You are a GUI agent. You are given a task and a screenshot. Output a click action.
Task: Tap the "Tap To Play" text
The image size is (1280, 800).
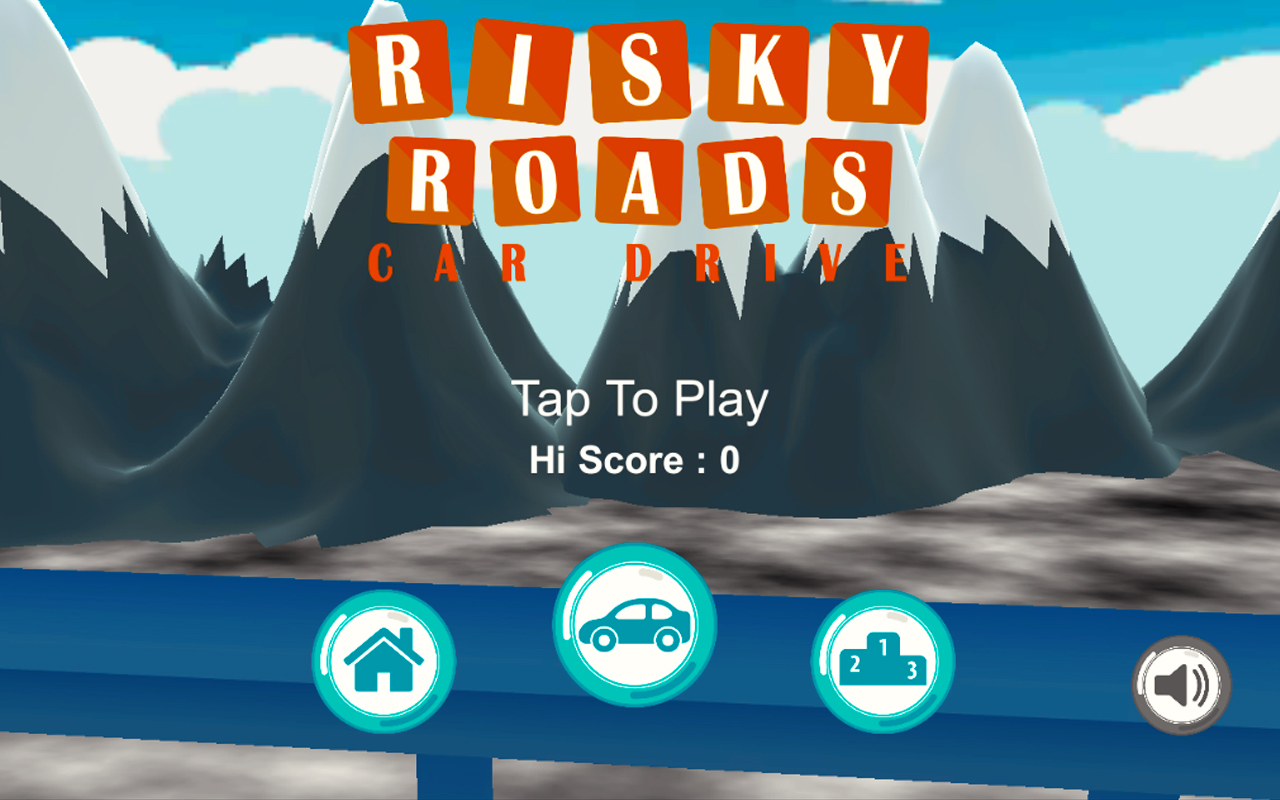pos(640,399)
